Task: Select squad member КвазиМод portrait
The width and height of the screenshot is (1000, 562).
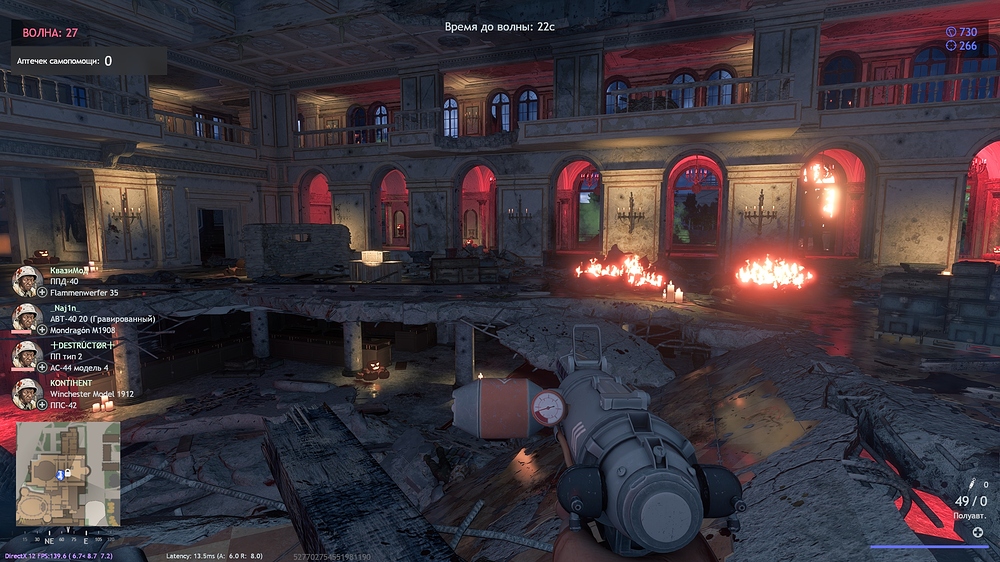Action: pyautogui.click(x=25, y=280)
